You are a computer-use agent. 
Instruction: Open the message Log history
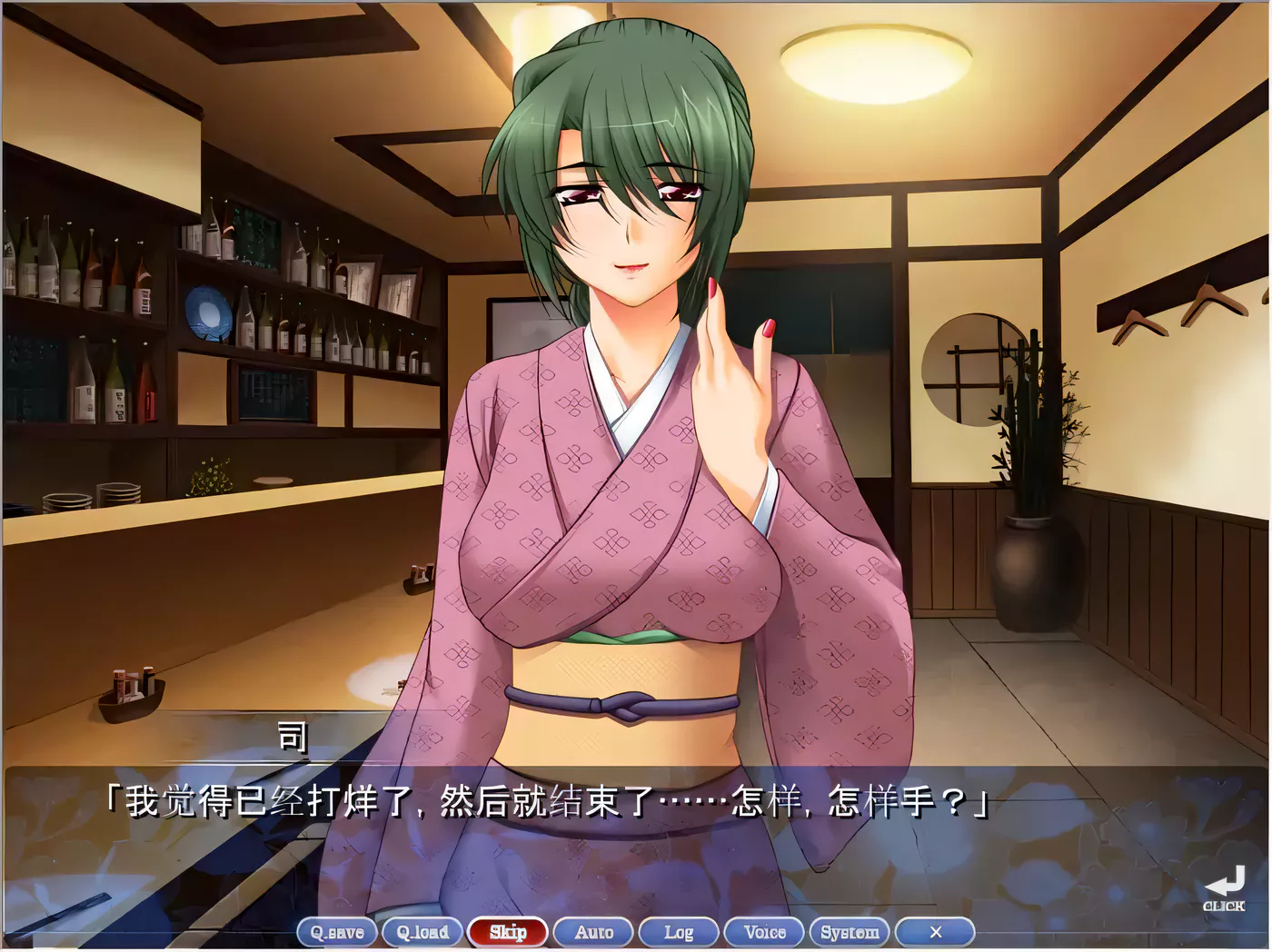pos(678,932)
